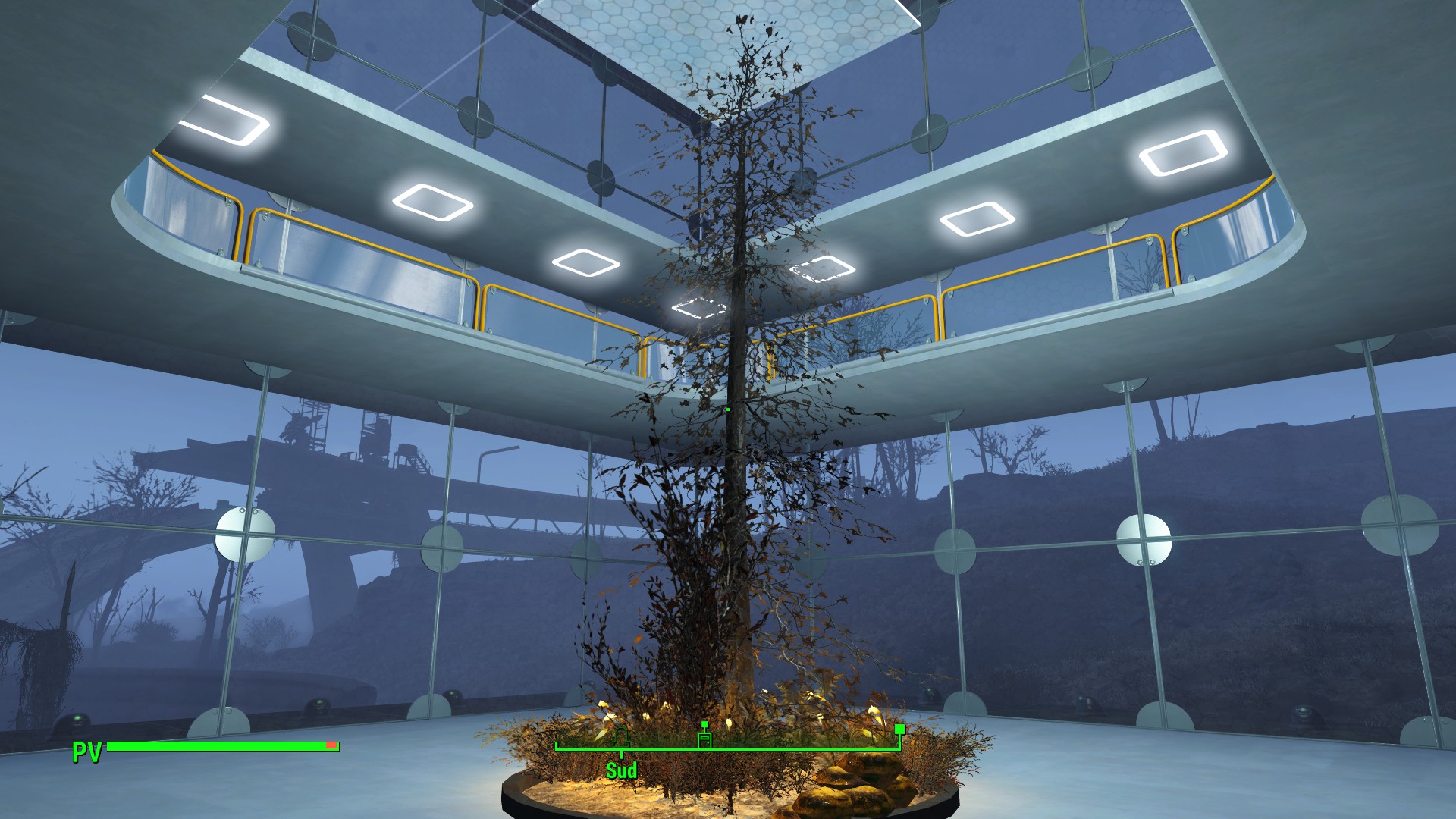The height and width of the screenshot is (819, 1456).
Task: Select the bell-shaped marker above Sud
Action: click(x=621, y=737)
